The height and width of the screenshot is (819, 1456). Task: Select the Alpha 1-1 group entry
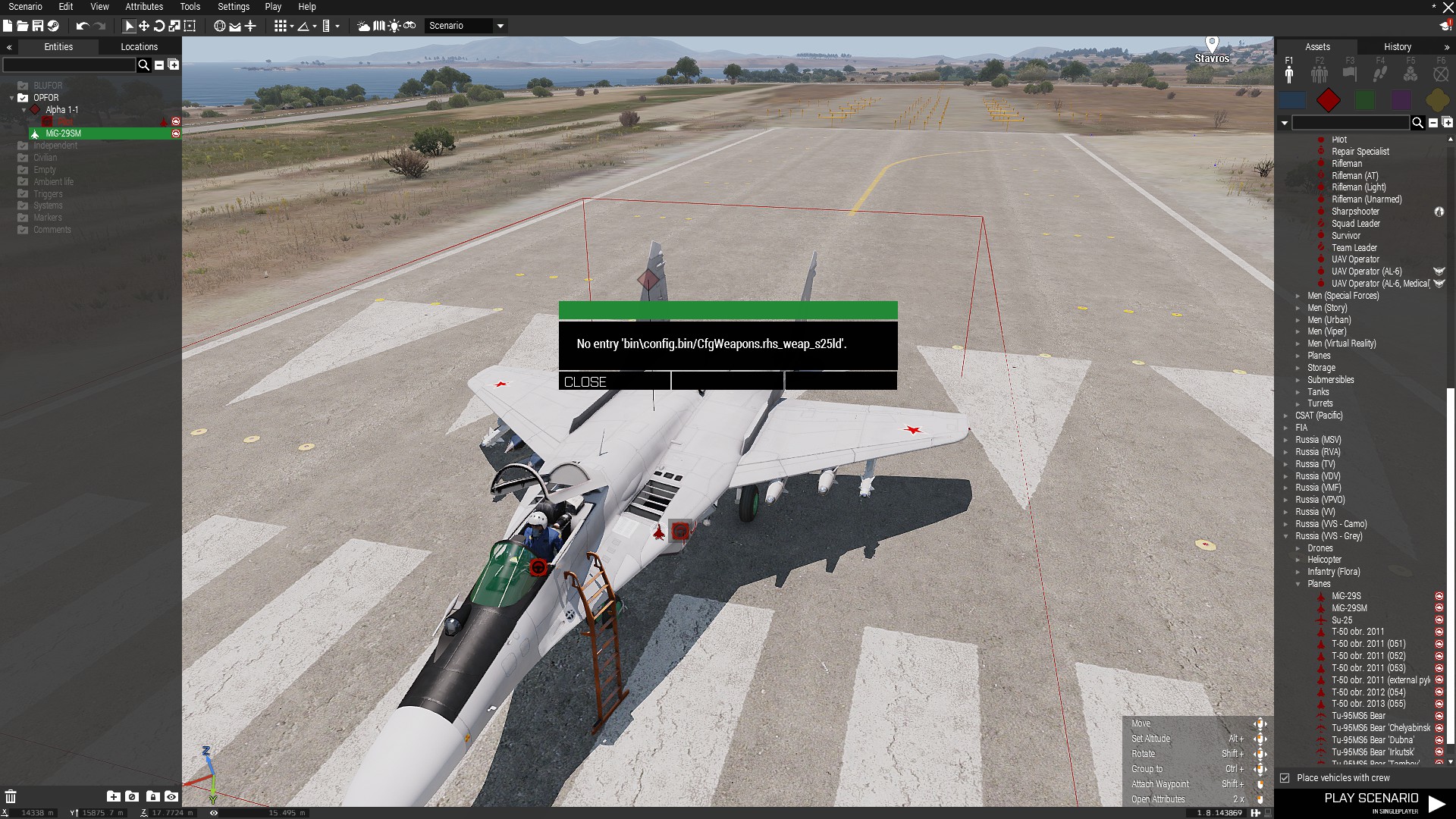(61, 110)
